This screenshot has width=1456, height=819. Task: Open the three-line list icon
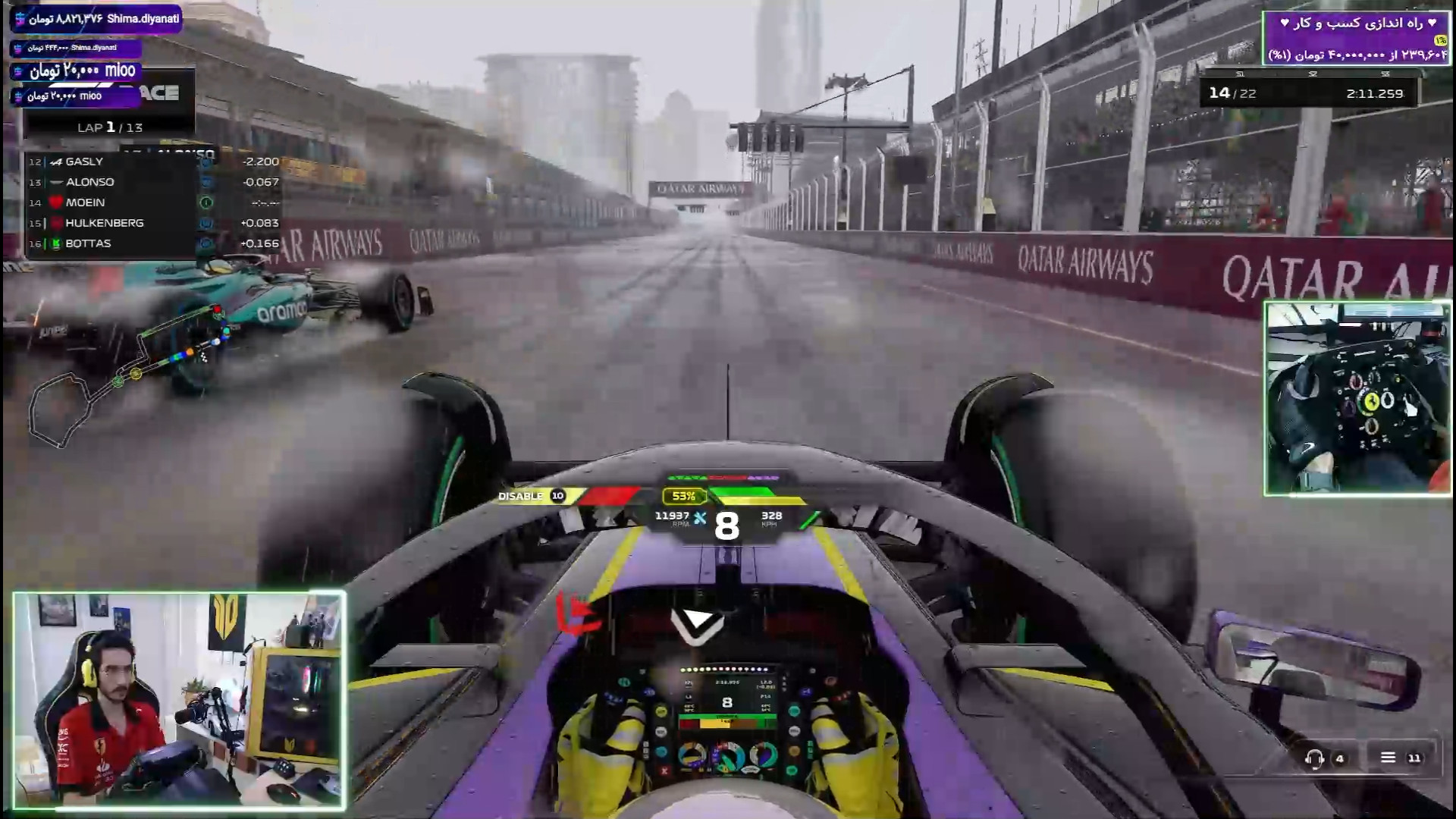click(x=1388, y=758)
